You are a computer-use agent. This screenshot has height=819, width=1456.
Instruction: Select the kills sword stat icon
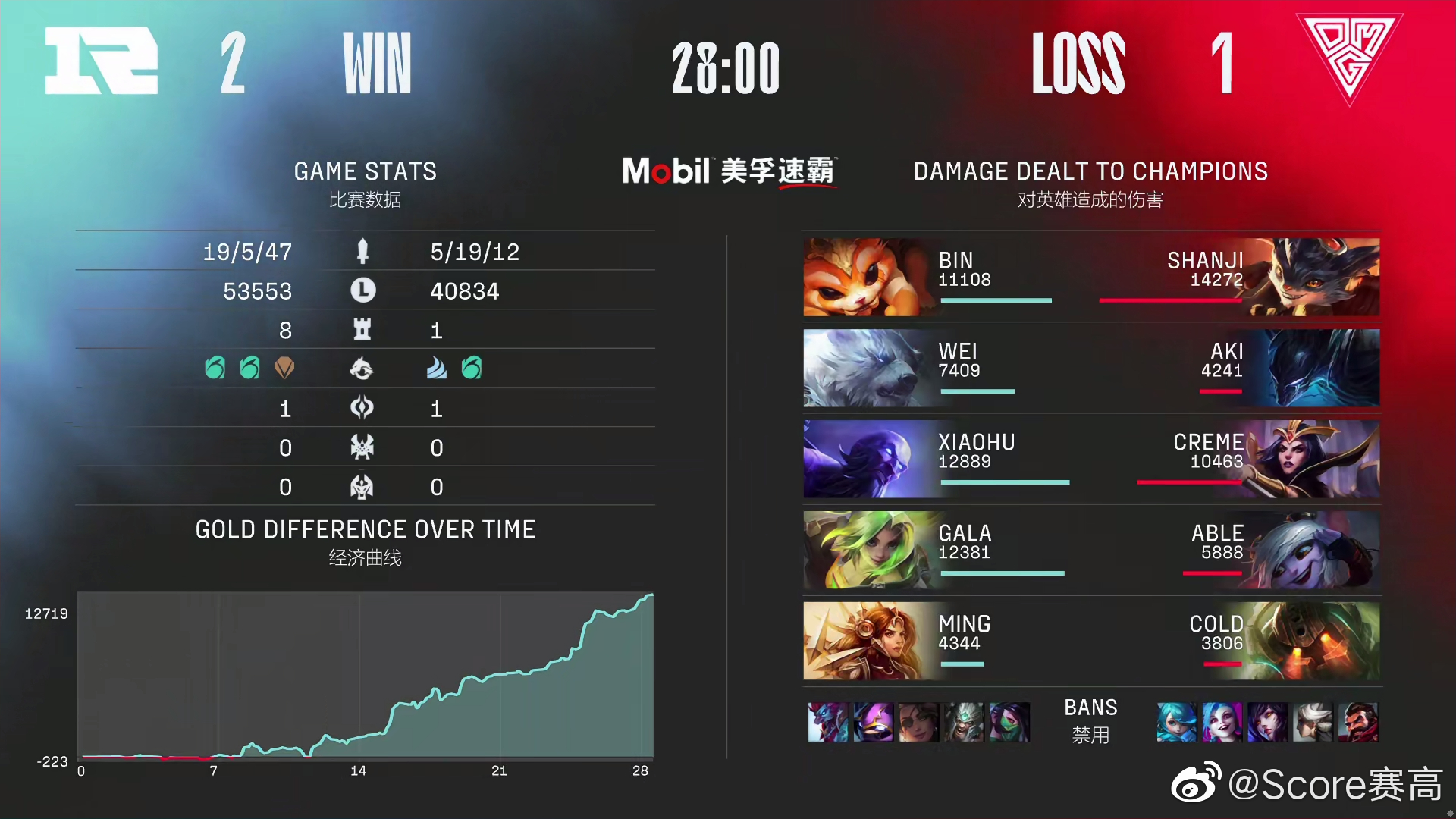(363, 252)
